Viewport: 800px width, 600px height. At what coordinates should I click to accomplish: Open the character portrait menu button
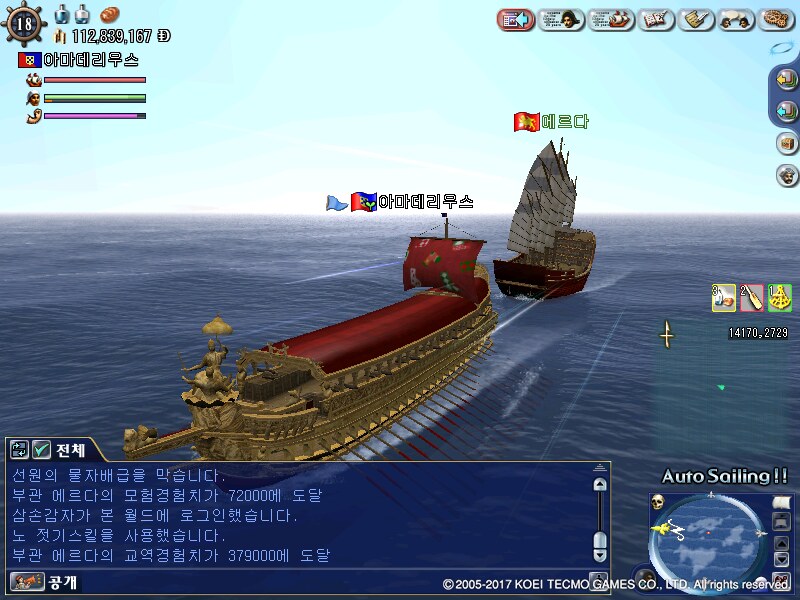[x=561, y=18]
